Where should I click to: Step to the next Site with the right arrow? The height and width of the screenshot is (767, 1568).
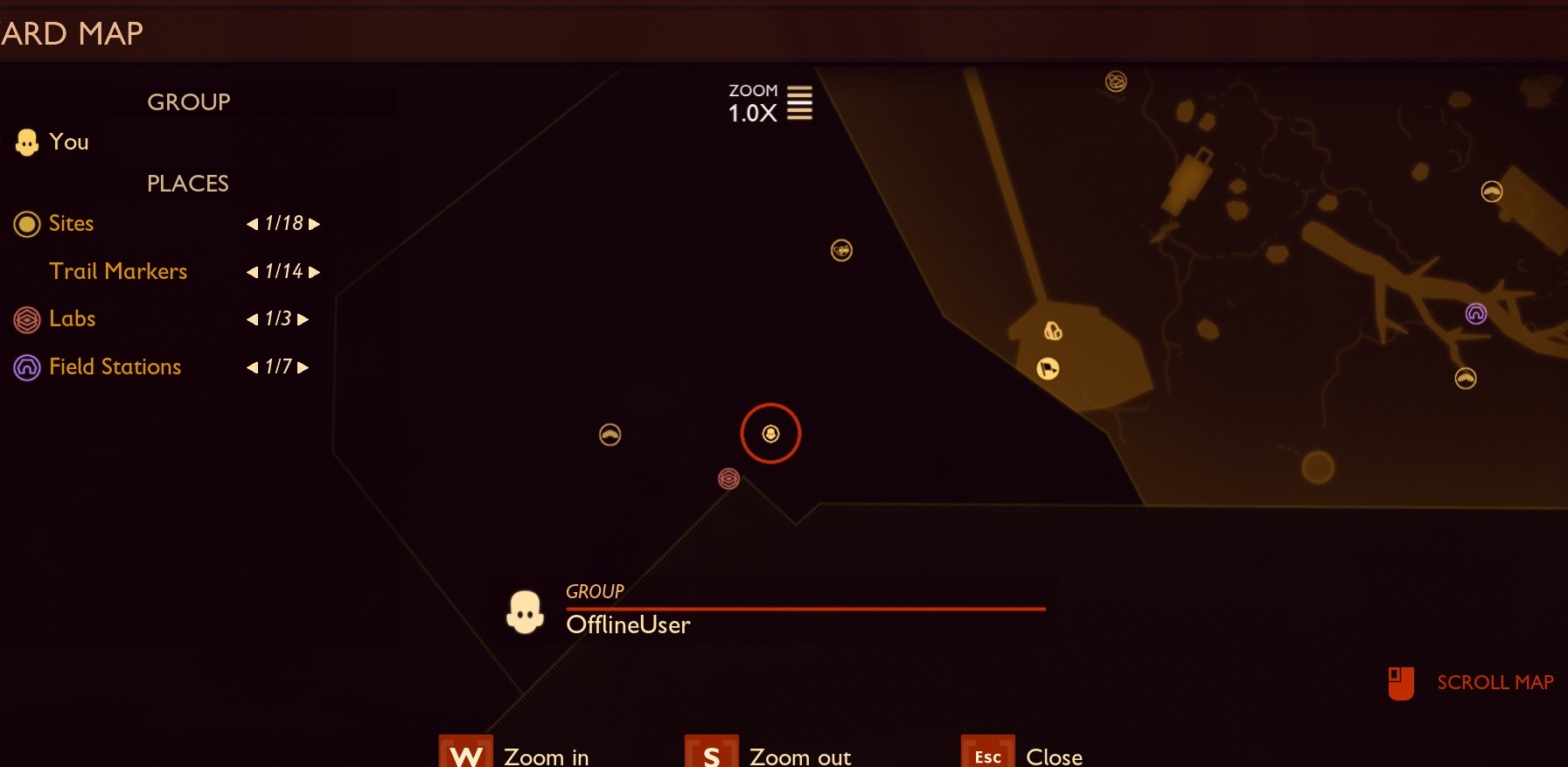tap(316, 224)
